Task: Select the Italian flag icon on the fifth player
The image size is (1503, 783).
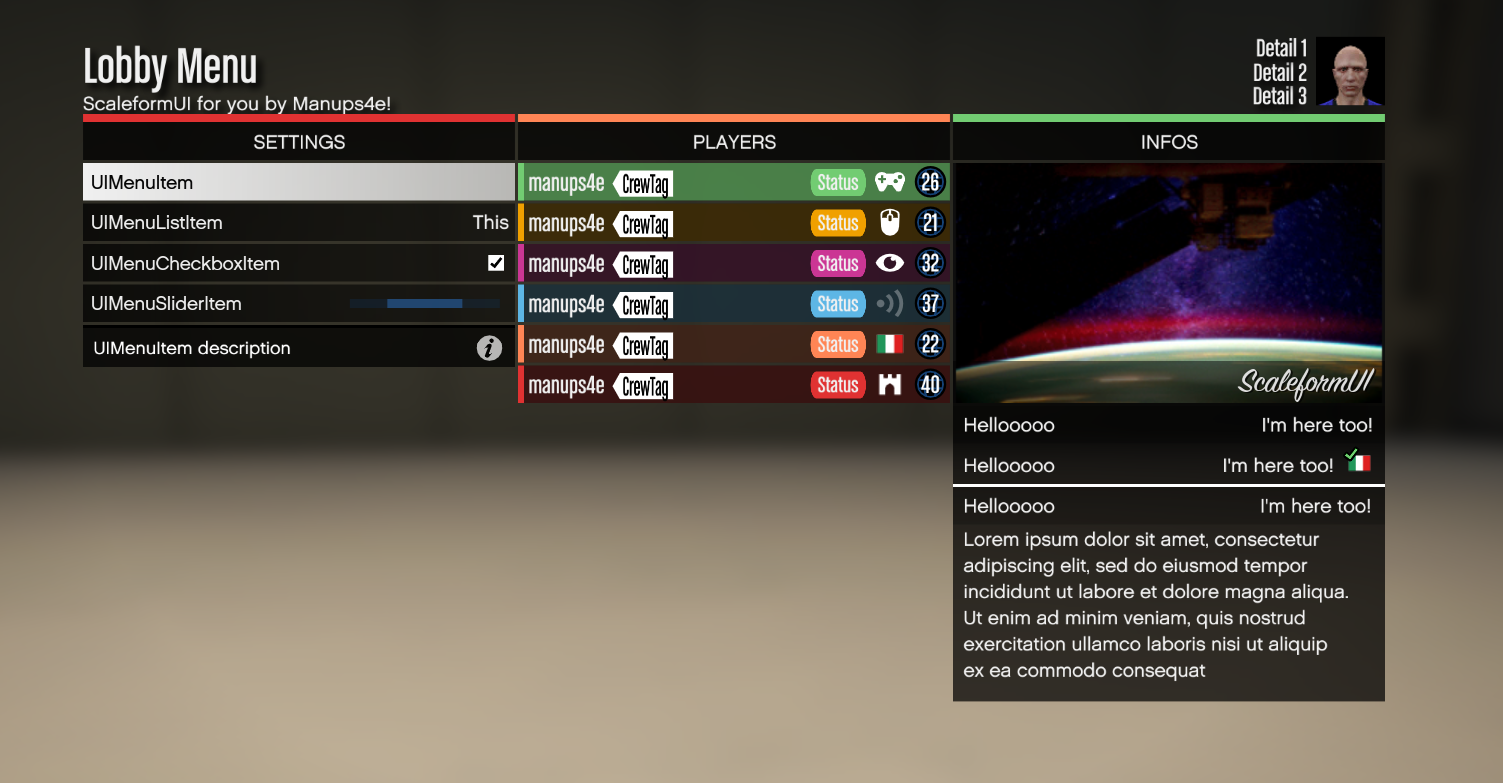Action: coord(889,344)
